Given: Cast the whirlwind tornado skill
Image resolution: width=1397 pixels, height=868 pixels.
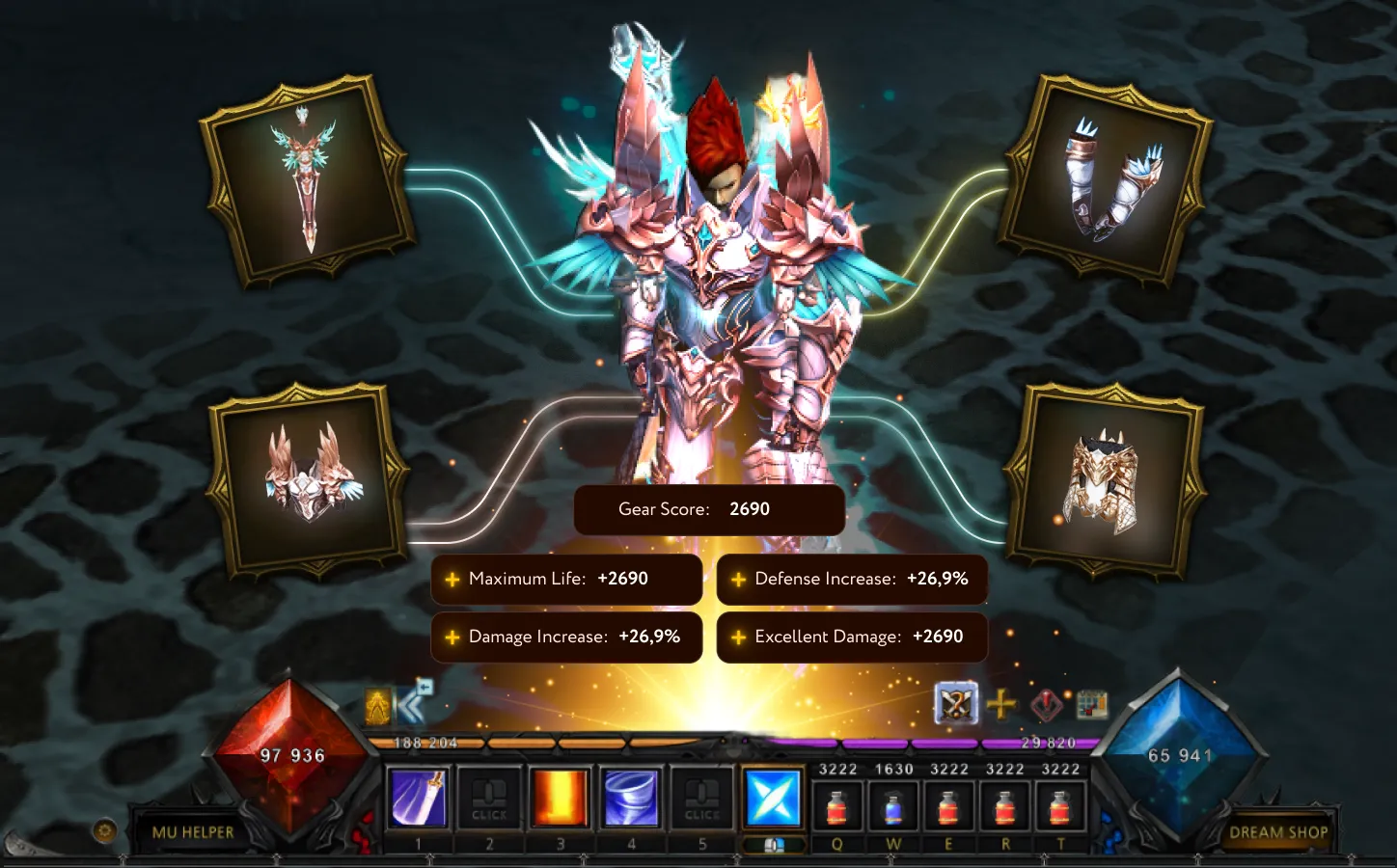Looking at the screenshot, I should tap(631, 799).
